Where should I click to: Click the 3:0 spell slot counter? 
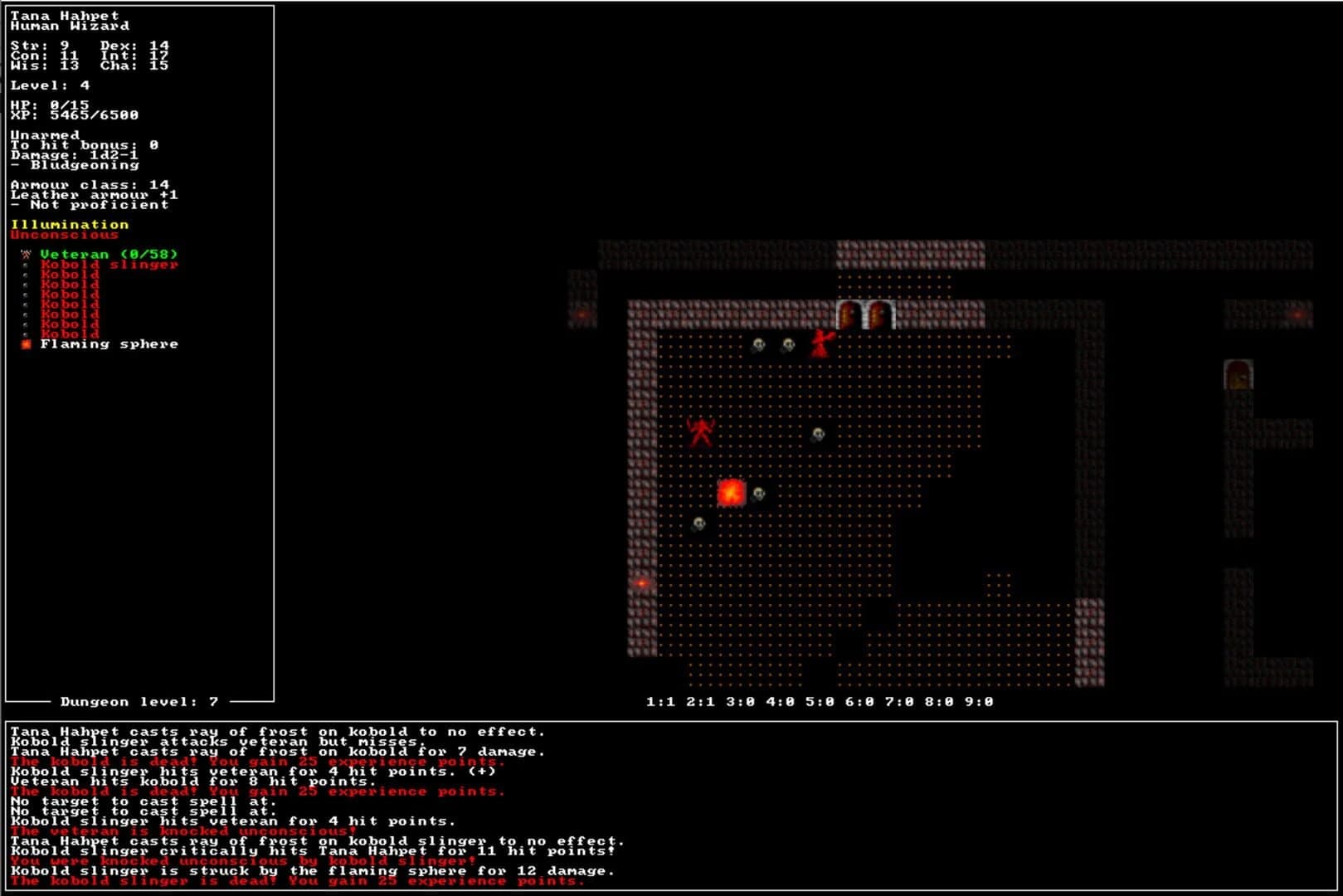(x=738, y=701)
